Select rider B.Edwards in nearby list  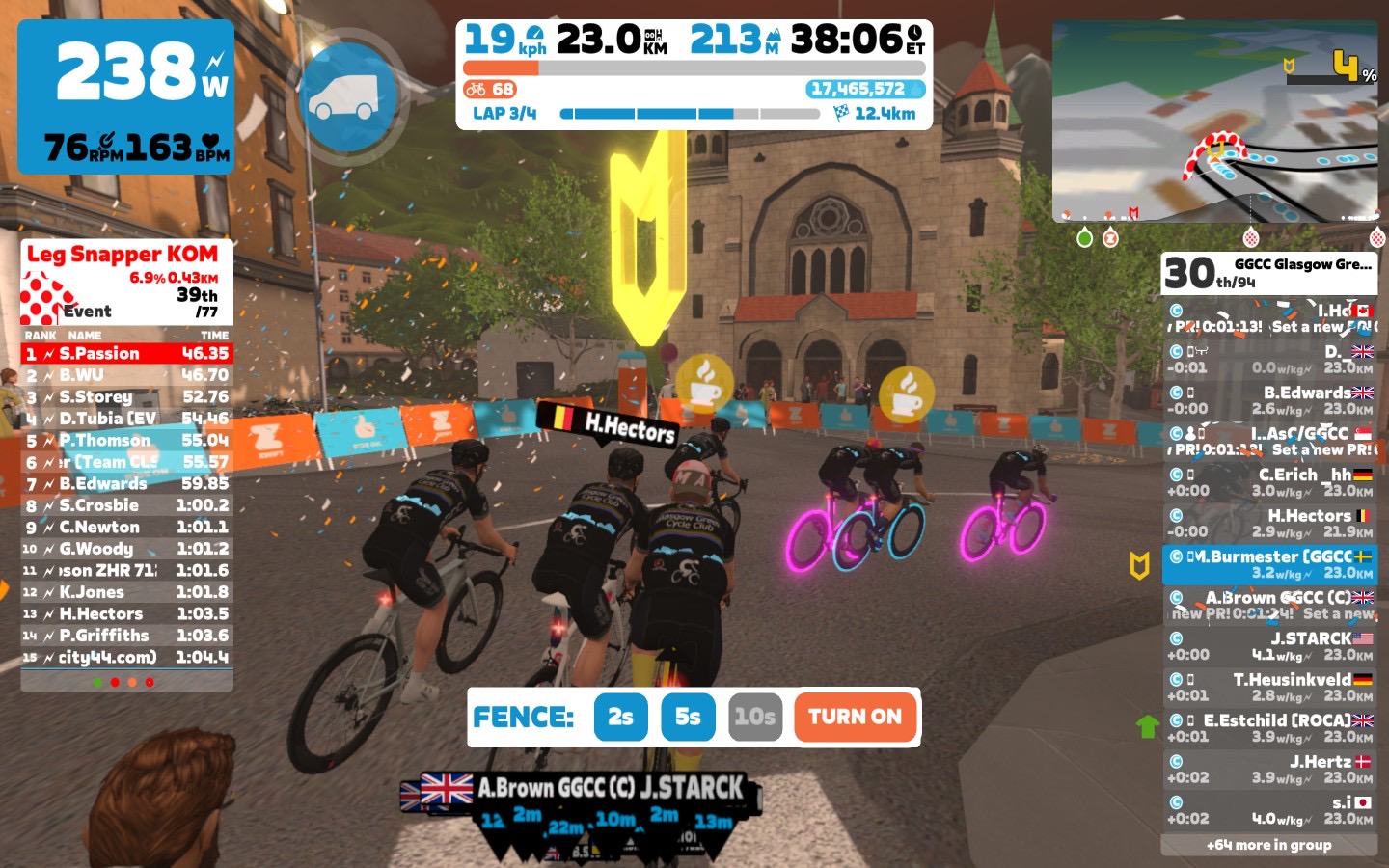point(1269,400)
